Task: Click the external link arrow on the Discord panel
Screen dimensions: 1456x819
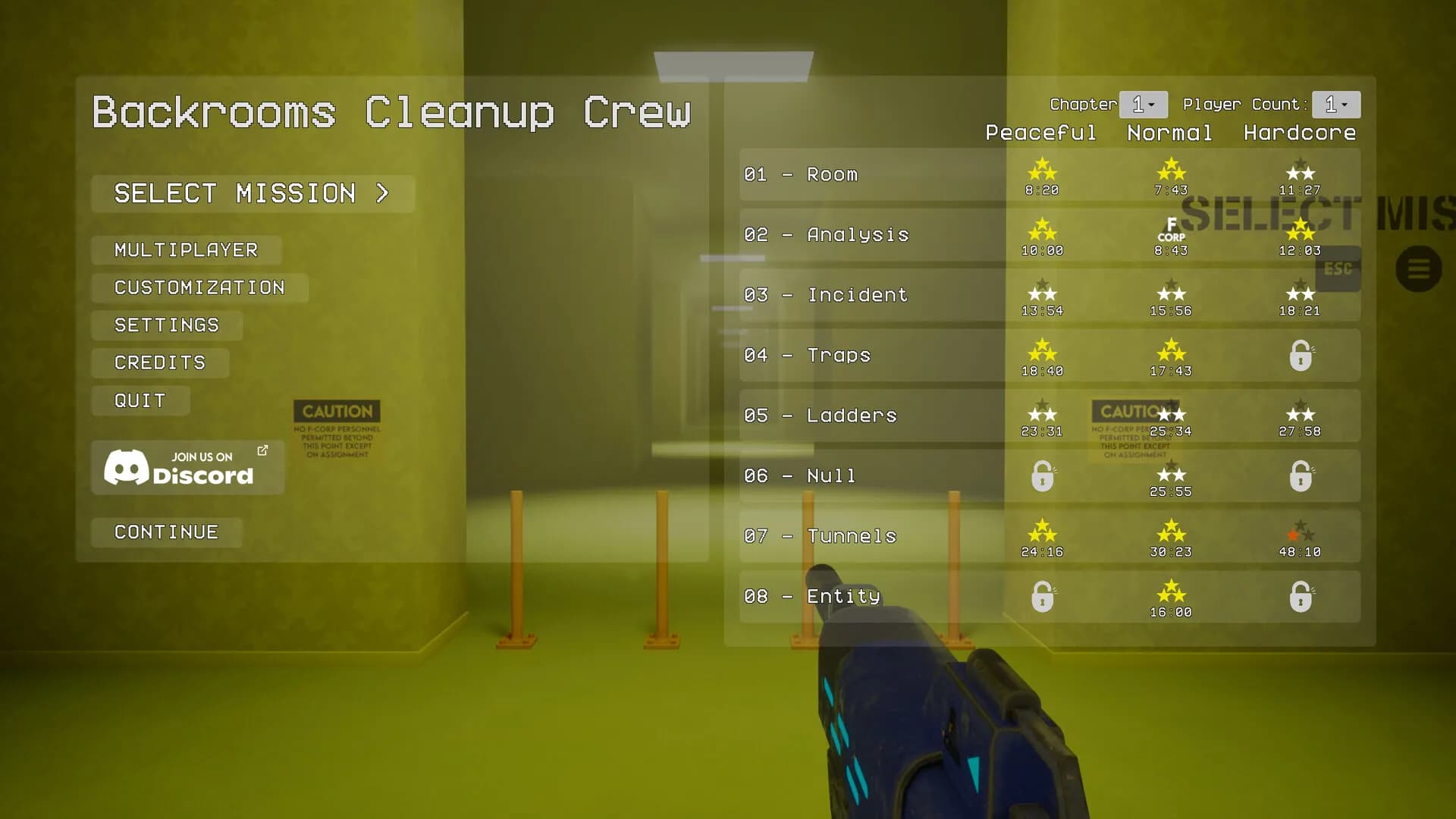Action: pos(262,450)
